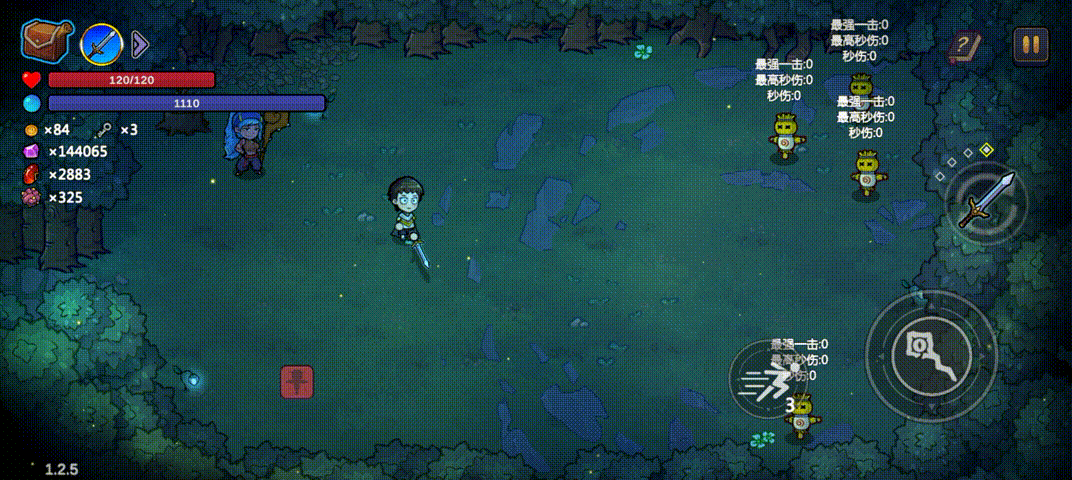Tap the sword attack button
Screen dimensions: 1072x480
[986, 201]
